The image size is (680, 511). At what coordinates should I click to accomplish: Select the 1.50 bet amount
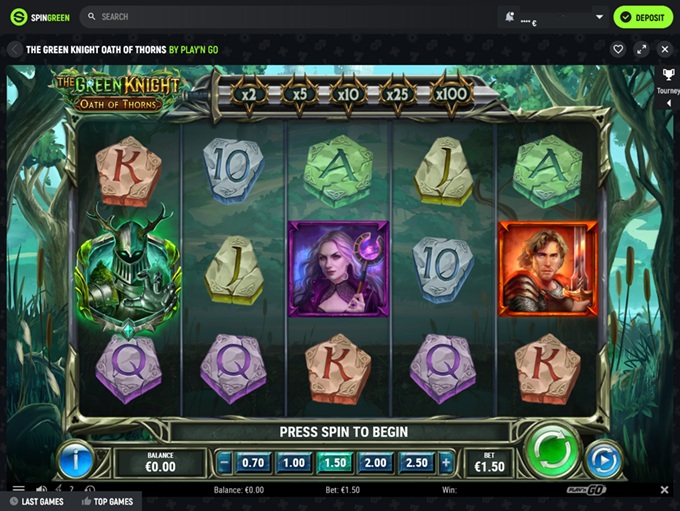[335, 463]
